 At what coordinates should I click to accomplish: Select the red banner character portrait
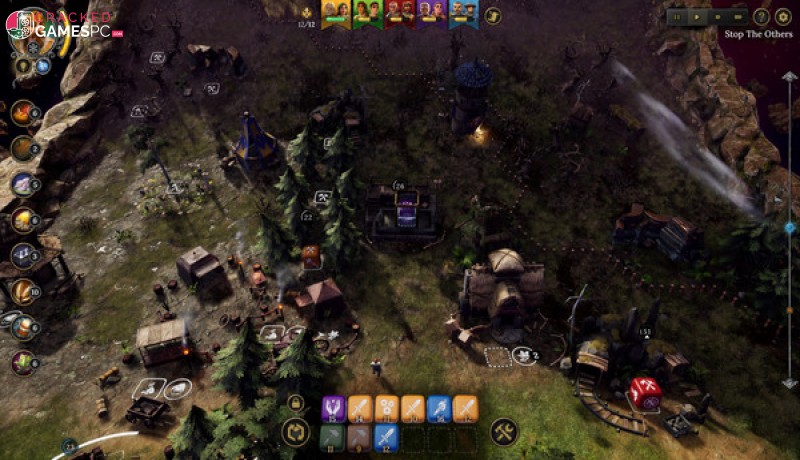coord(398,12)
